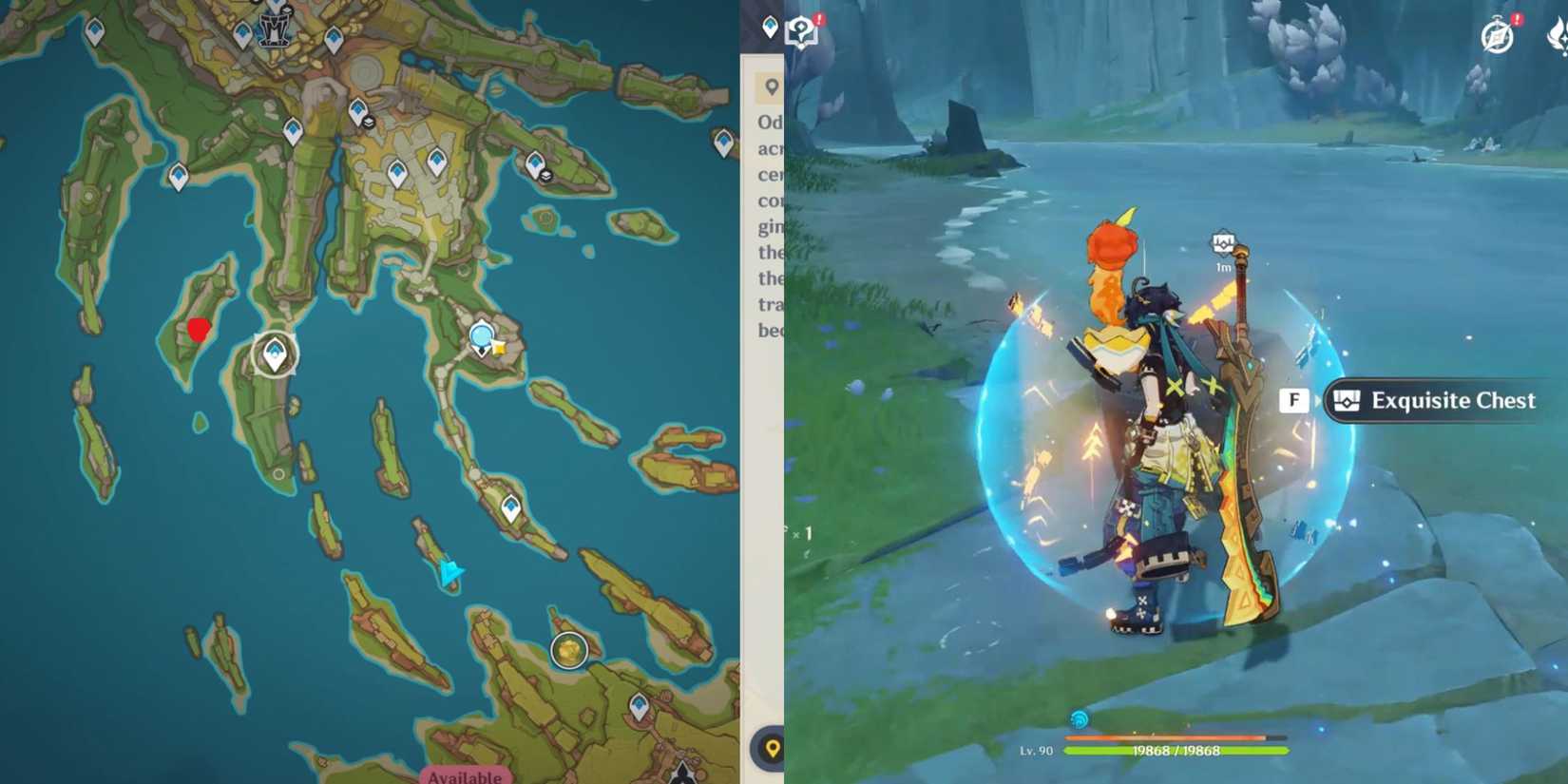This screenshot has width=1568, height=784.
Task: Toggle the teleport waypoint below the quest marker
Action: (510, 507)
